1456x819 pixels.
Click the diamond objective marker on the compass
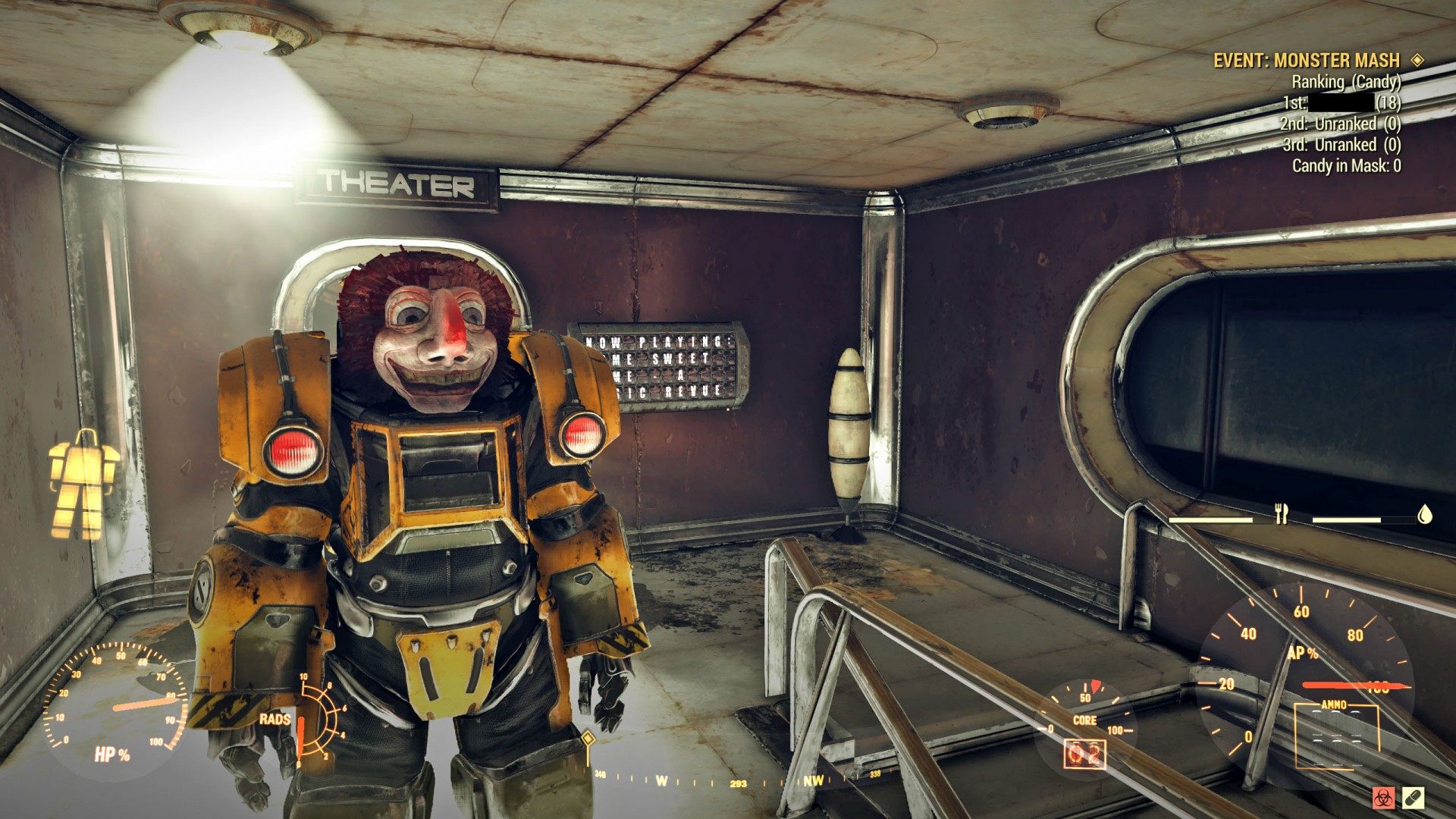pos(587,738)
